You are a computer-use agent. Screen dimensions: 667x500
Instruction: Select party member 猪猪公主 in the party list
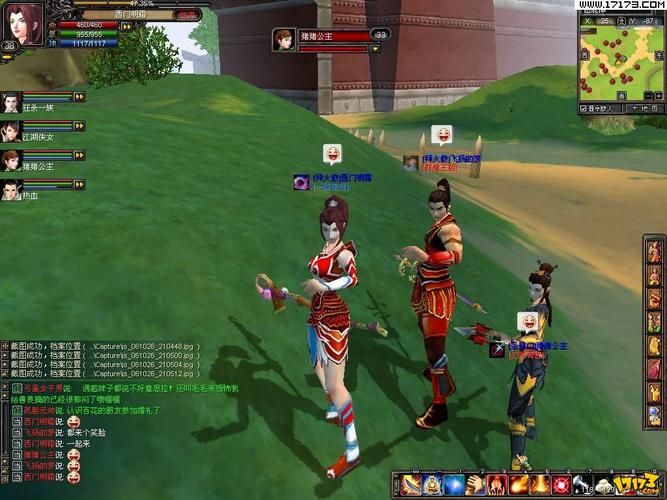click(x=11, y=160)
